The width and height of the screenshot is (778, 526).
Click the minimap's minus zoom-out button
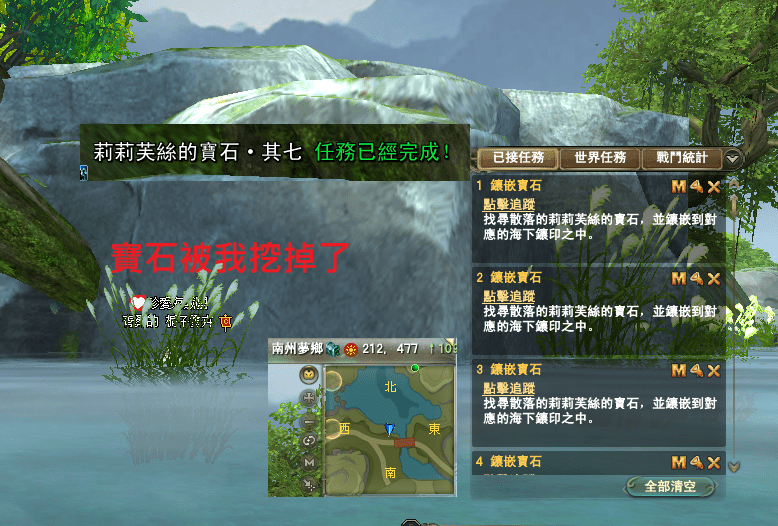click(x=309, y=420)
